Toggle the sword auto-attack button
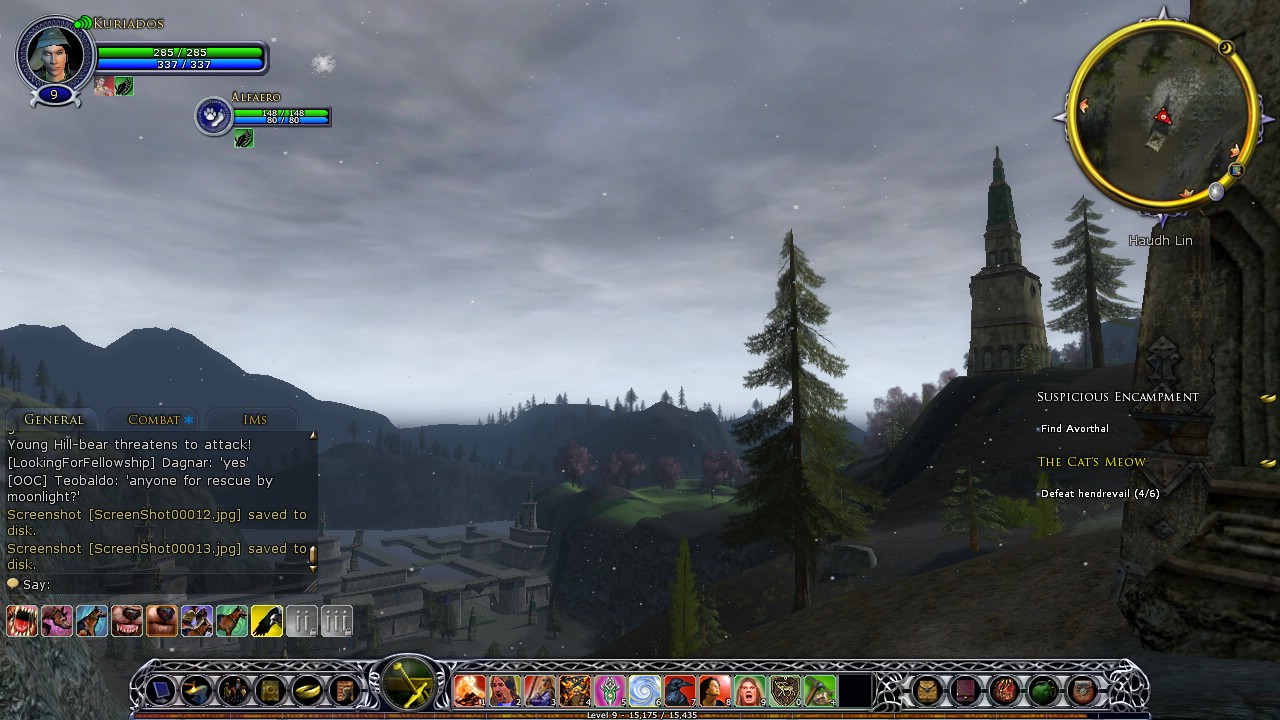Screen dimensions: 1280x720 coord(408,686)
